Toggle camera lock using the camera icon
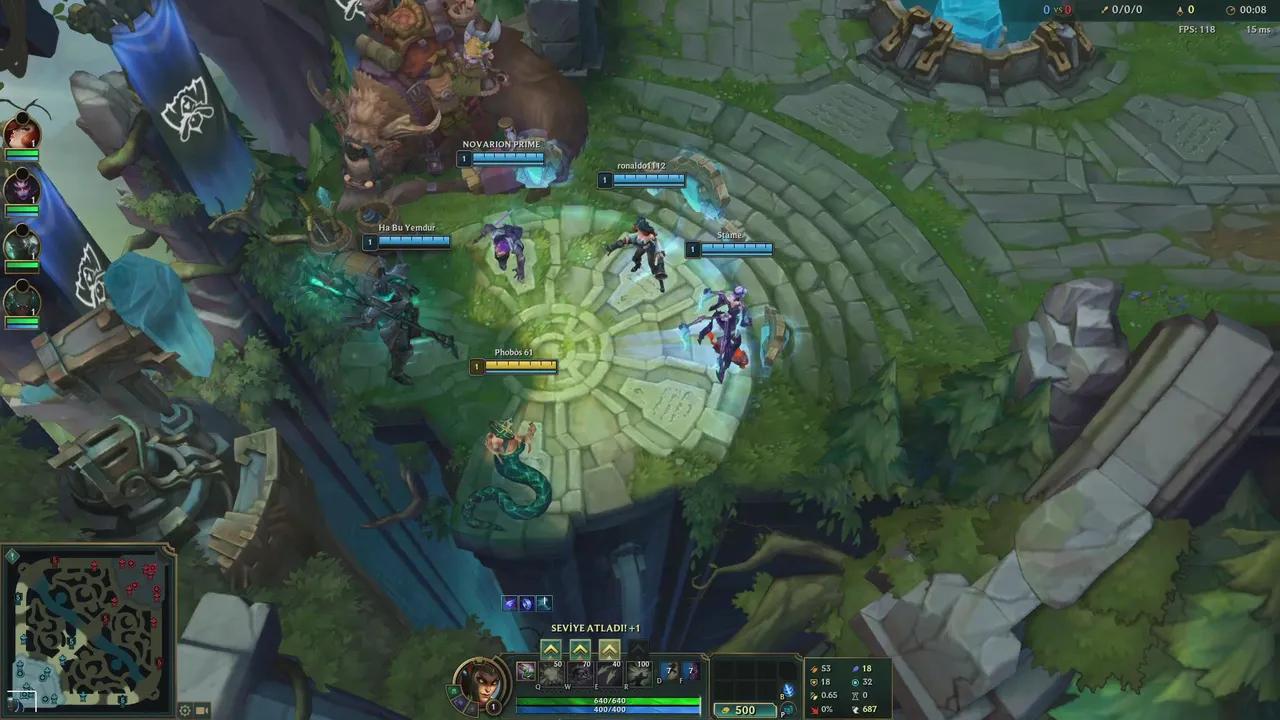1280x720 pixels. pyautogui.click(x=201, y=710)
